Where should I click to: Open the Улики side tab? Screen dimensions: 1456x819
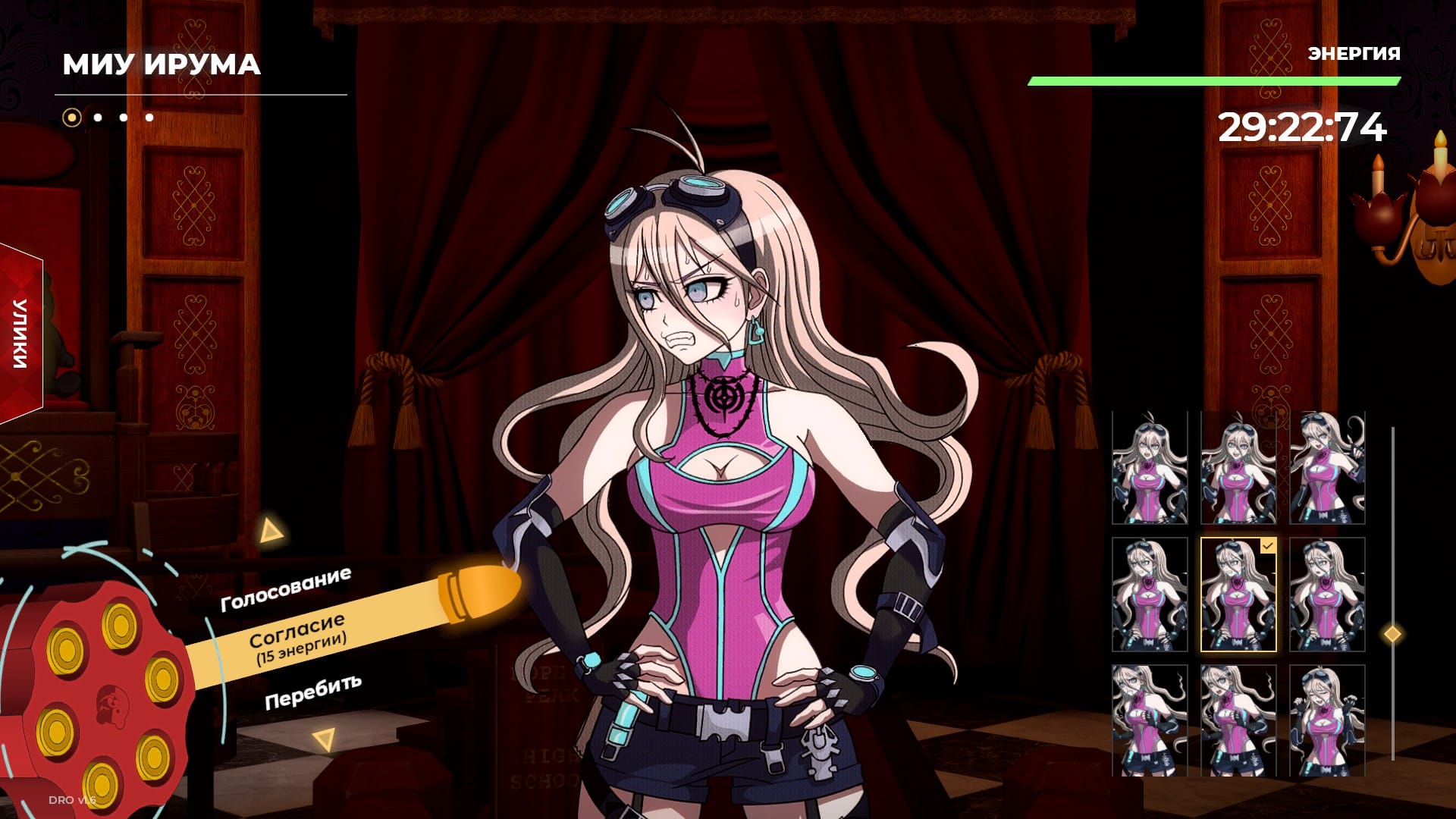[20, 334]
